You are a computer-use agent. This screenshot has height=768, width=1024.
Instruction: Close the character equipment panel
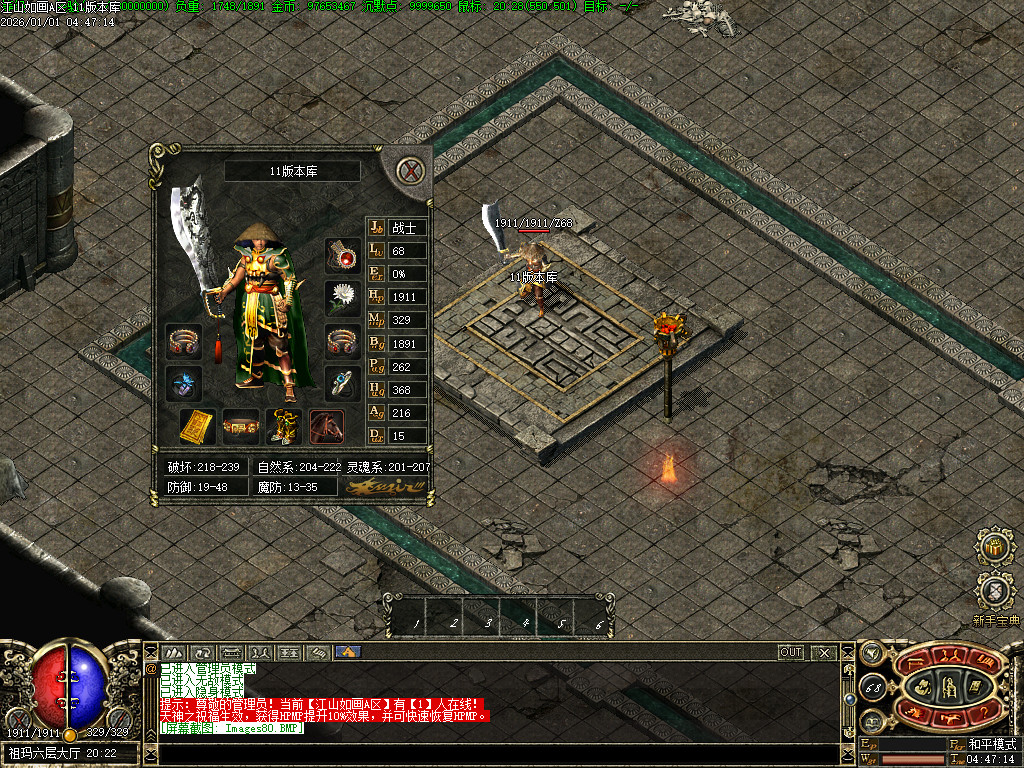coord(410,170)
